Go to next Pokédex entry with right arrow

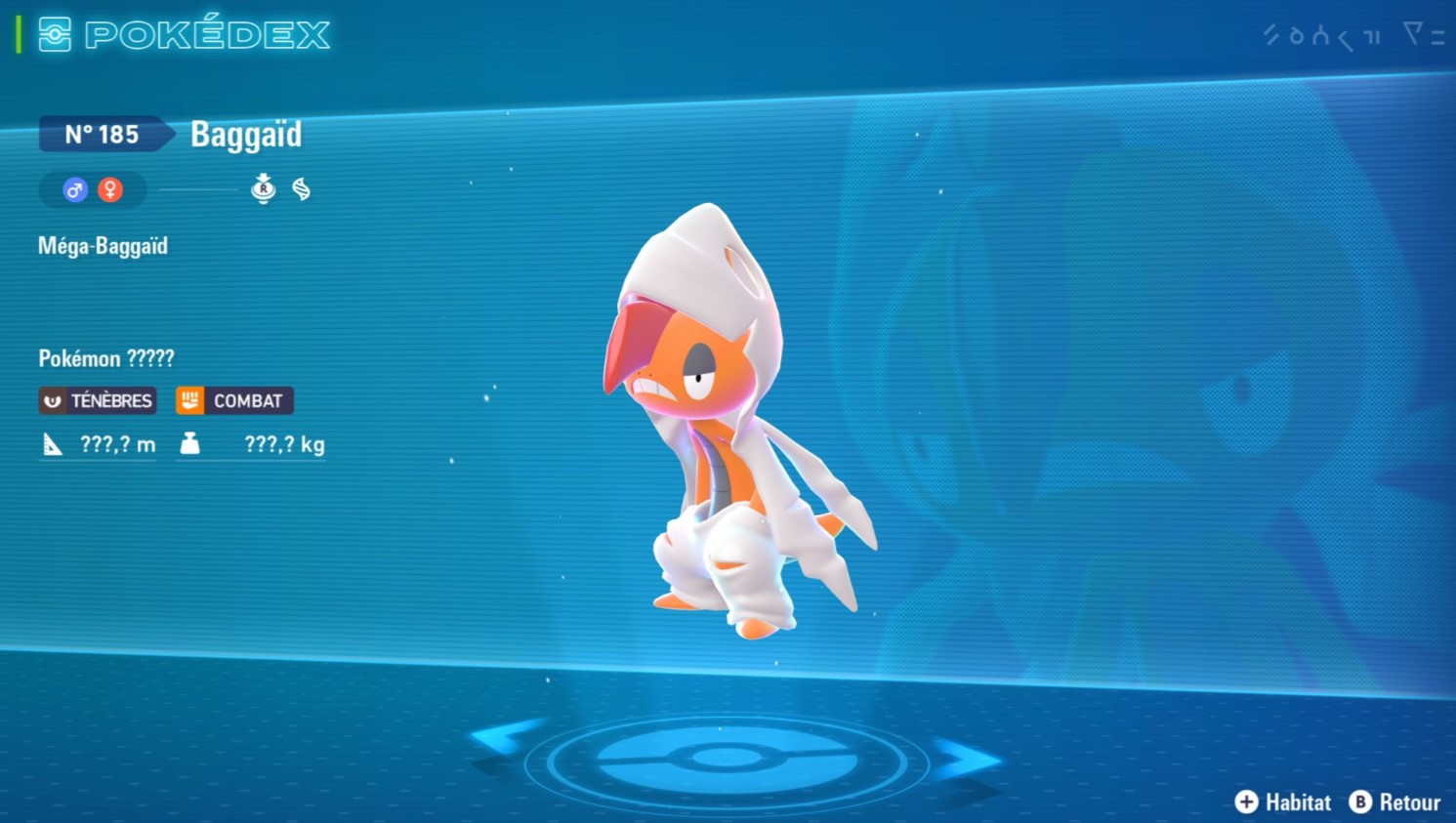tap(965, 759)
